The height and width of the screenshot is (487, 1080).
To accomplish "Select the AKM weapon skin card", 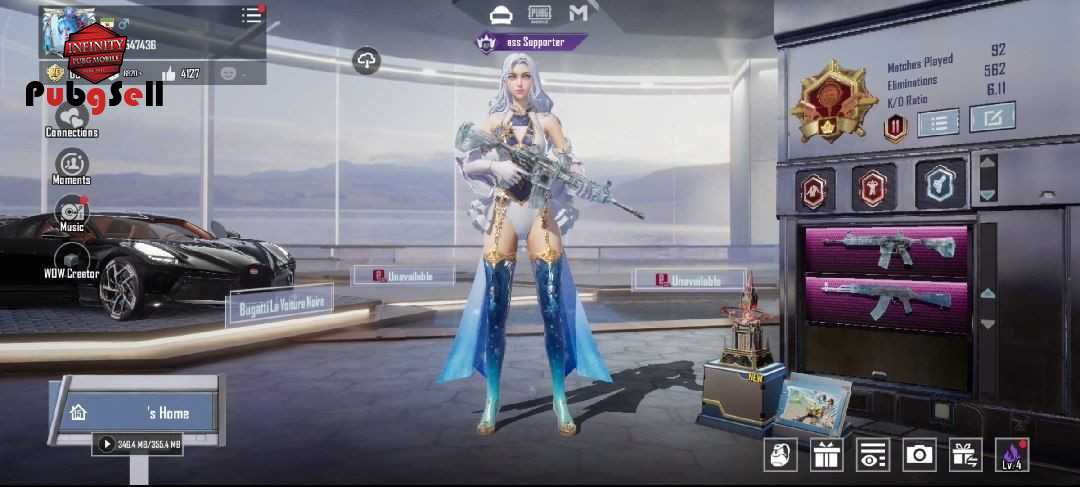I will [887, 303].
